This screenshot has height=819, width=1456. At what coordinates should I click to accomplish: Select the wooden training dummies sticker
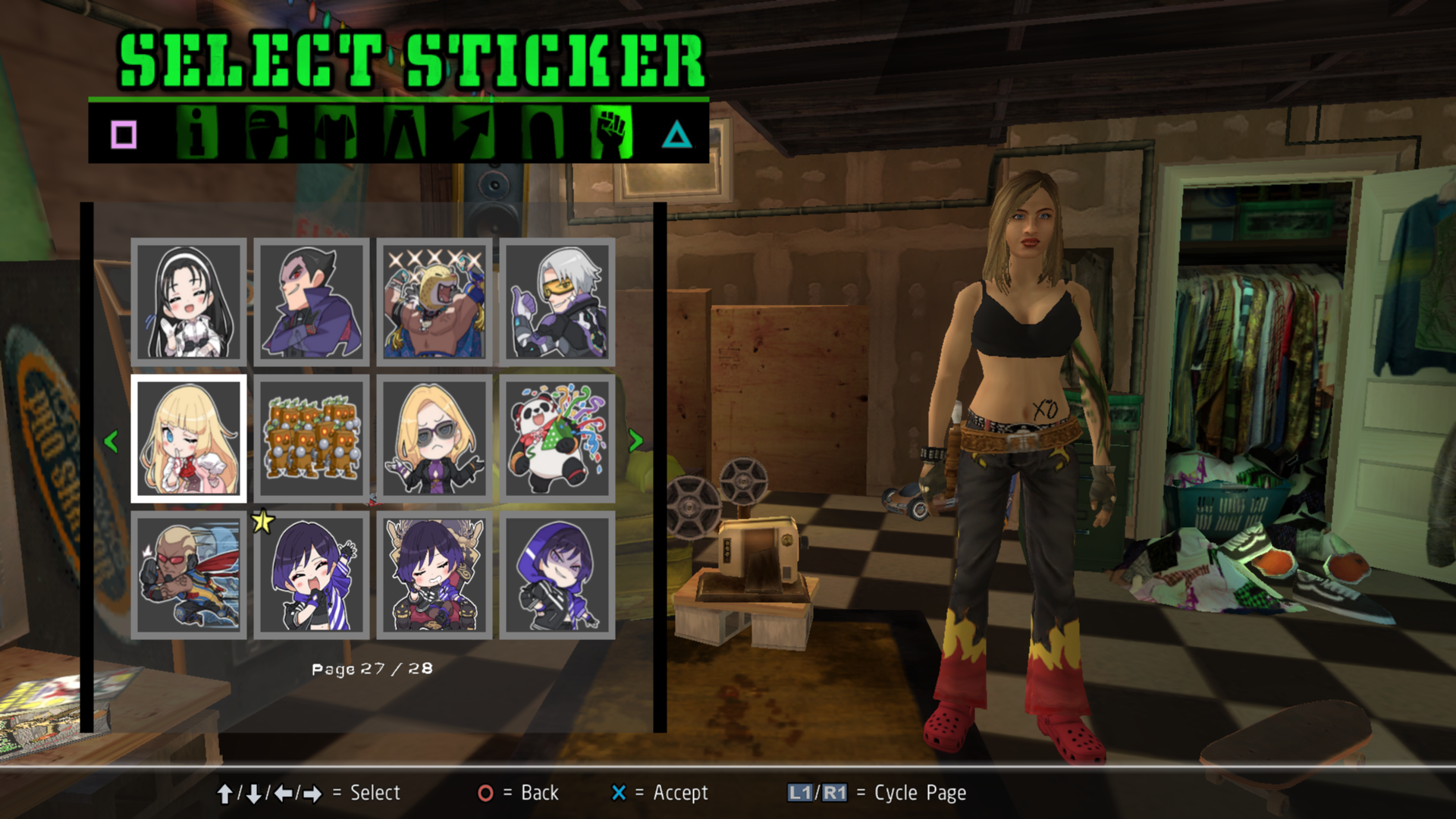click(x=312, y=438)
